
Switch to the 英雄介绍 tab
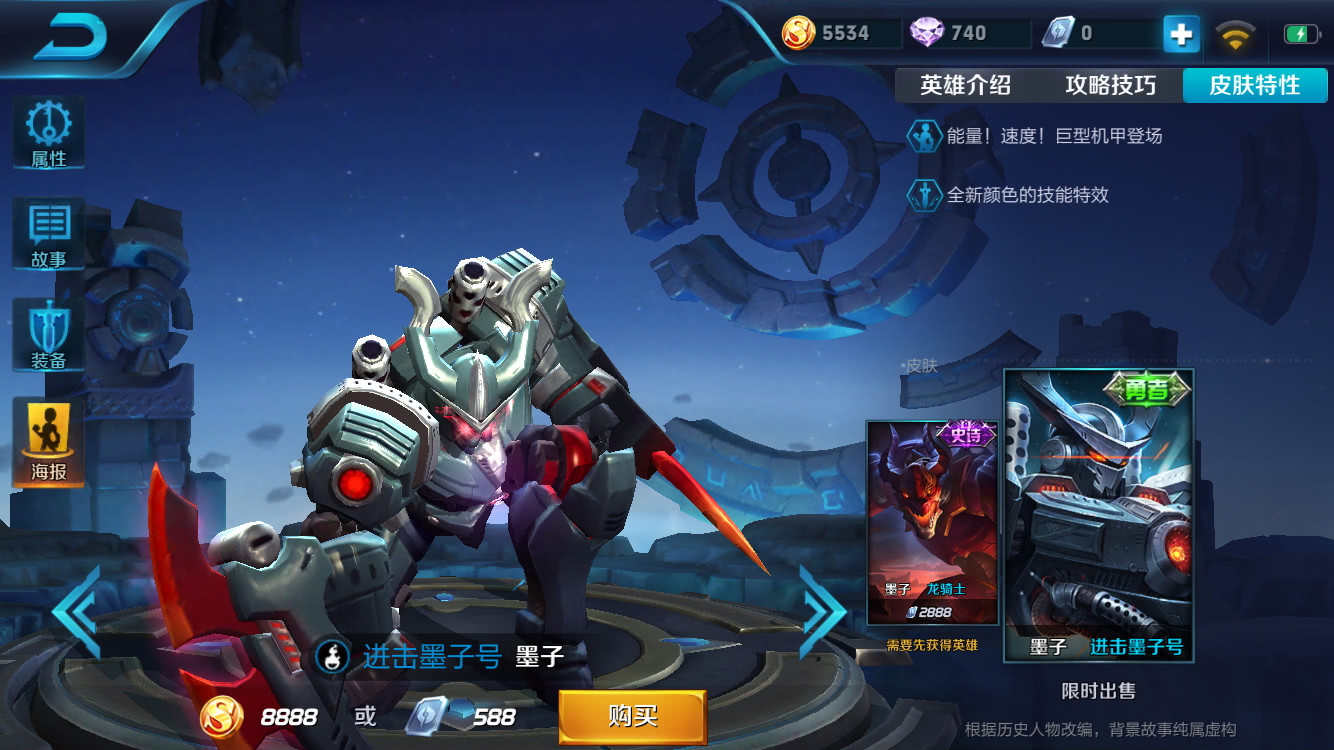coord(965,86)
